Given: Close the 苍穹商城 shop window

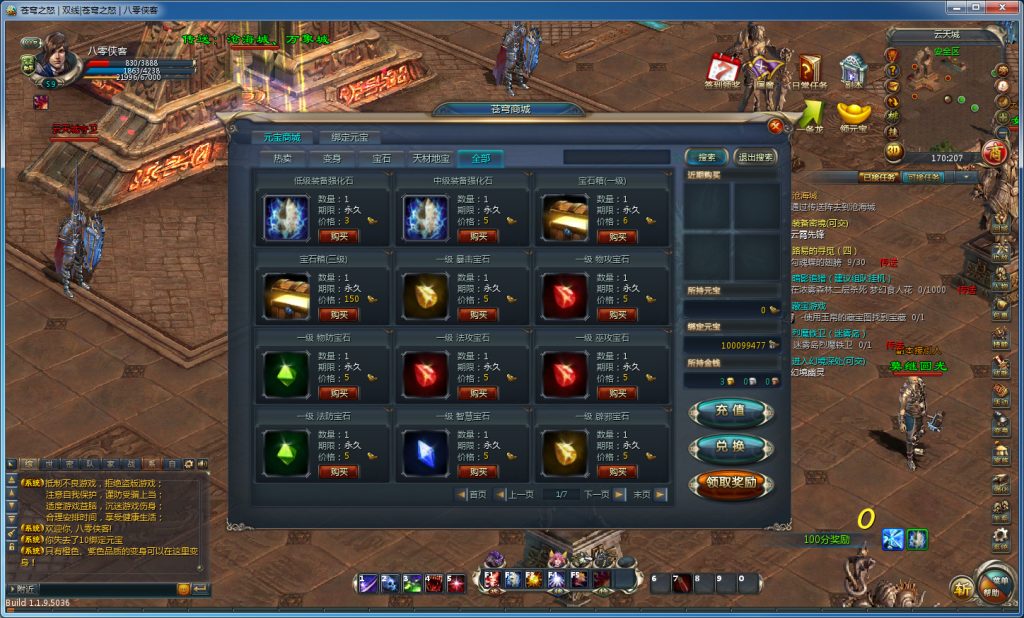Looking at the screenshot, I should [775, 125].
